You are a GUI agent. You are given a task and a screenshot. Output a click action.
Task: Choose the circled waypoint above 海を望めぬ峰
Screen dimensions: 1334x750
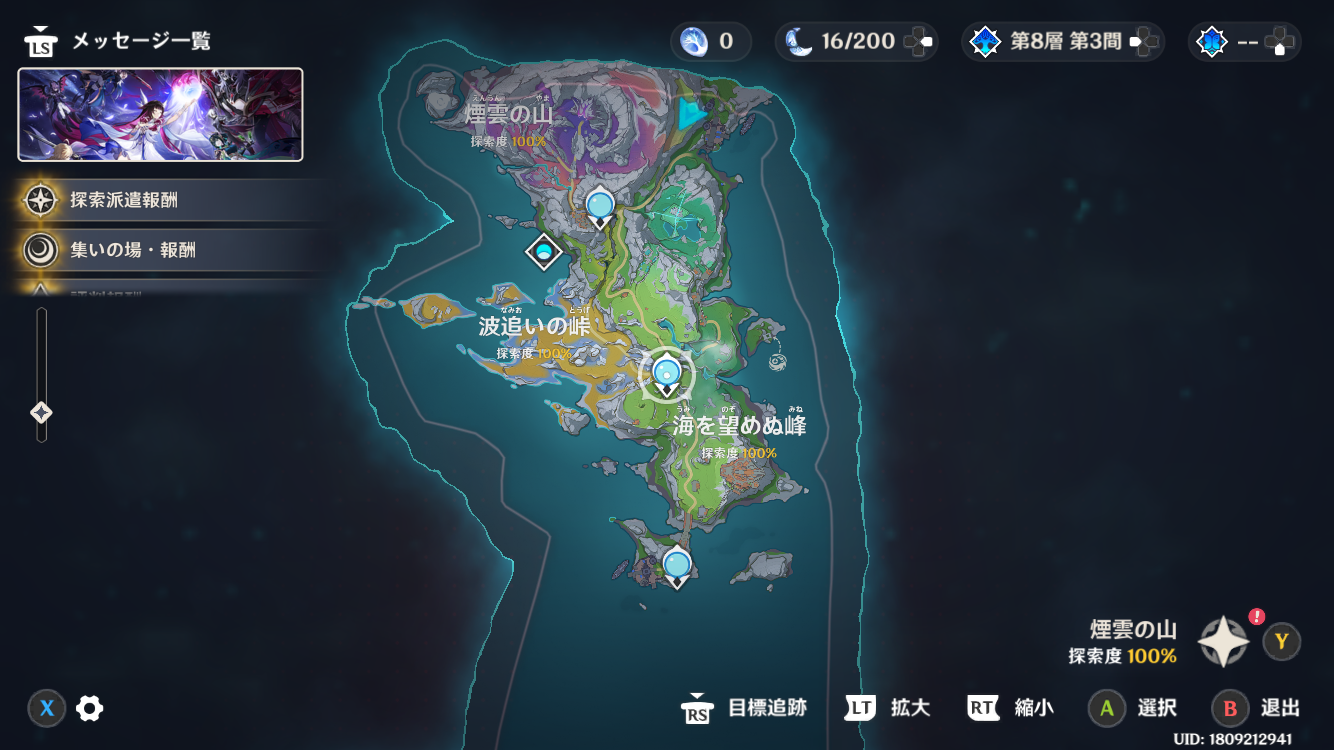coord(667,373)
